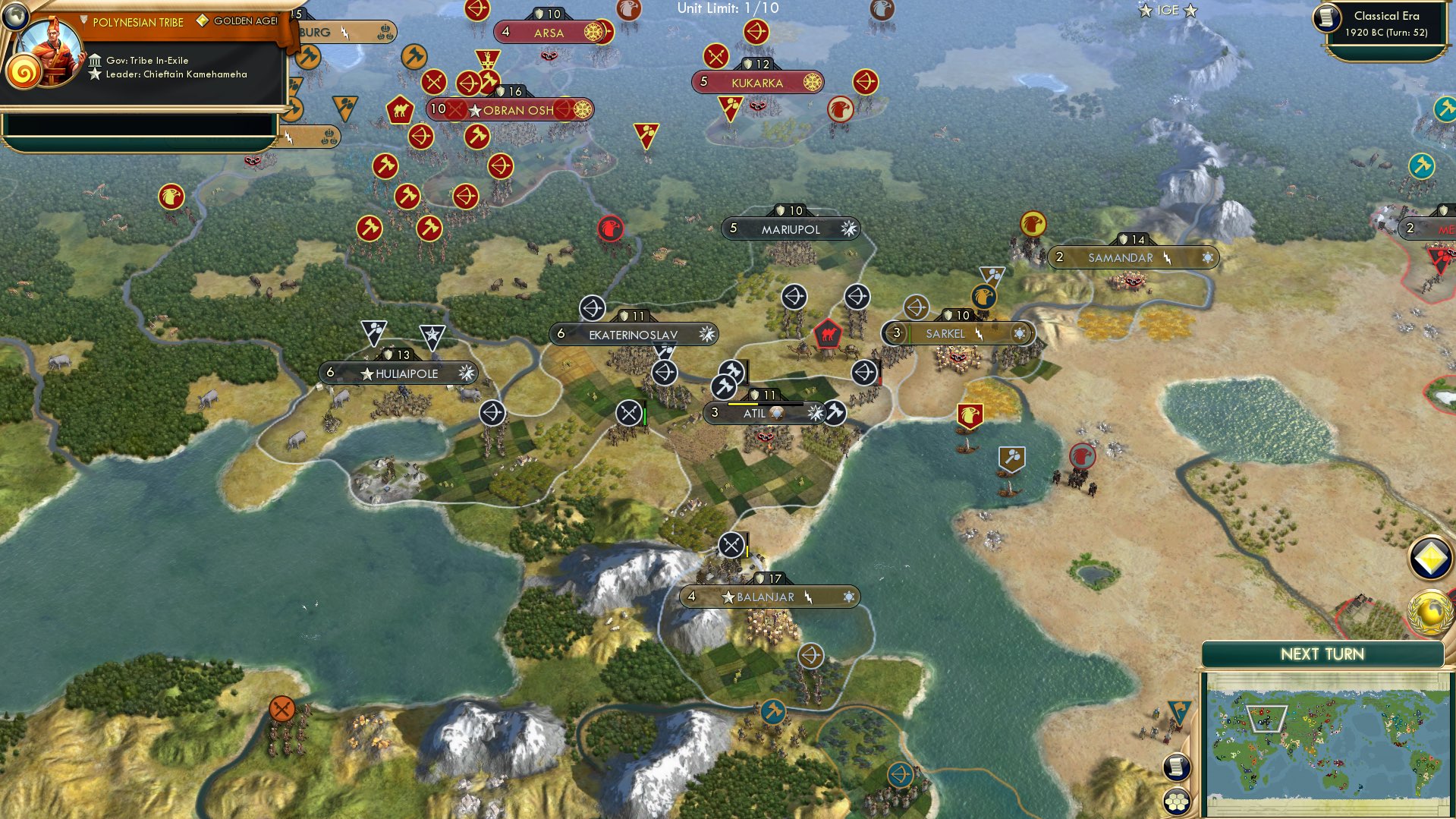Select the warrior unit icon above Balanjar

[x=731, y=543]
